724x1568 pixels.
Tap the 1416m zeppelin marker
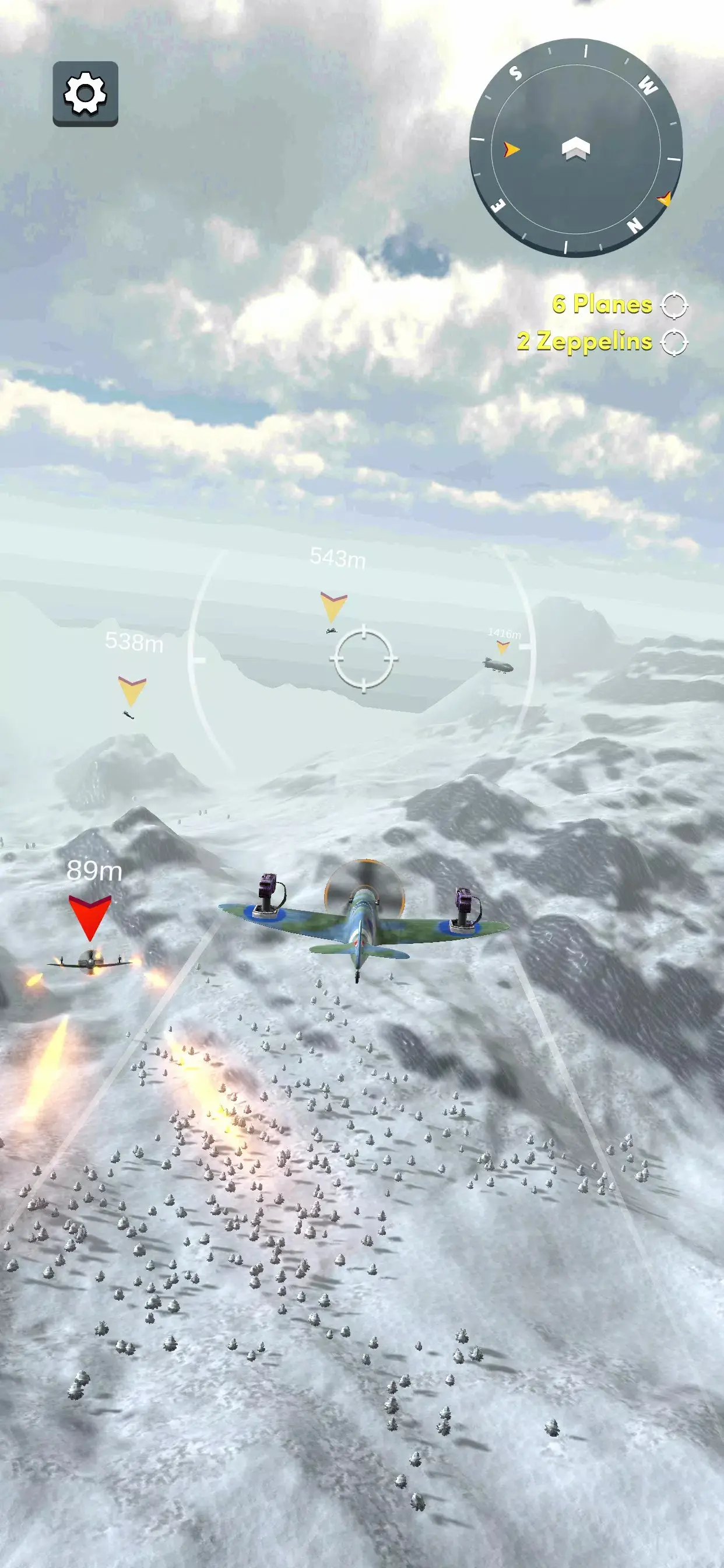(x=502, y=646)
